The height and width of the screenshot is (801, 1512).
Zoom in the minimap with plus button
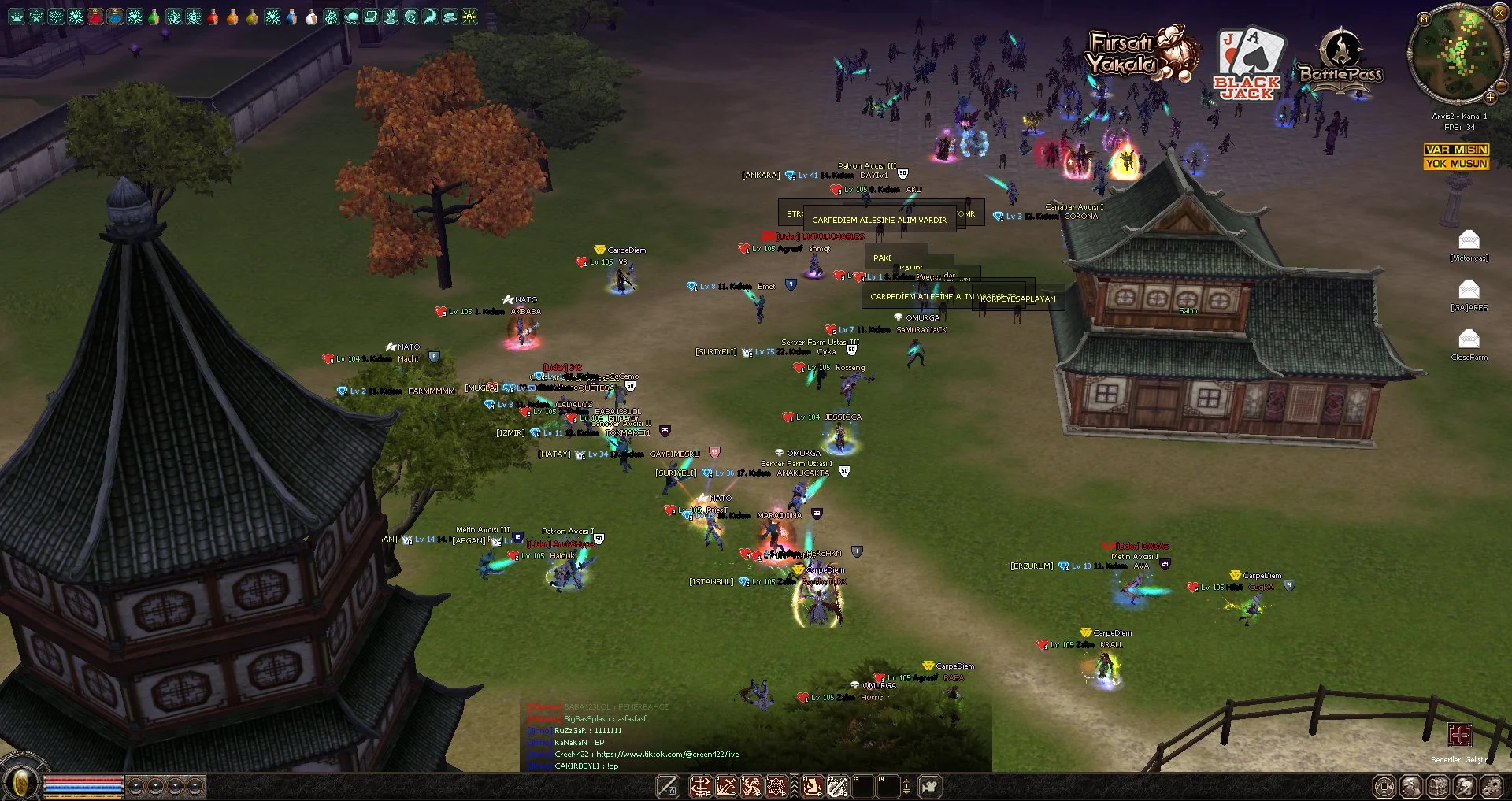click(1490, 97)
